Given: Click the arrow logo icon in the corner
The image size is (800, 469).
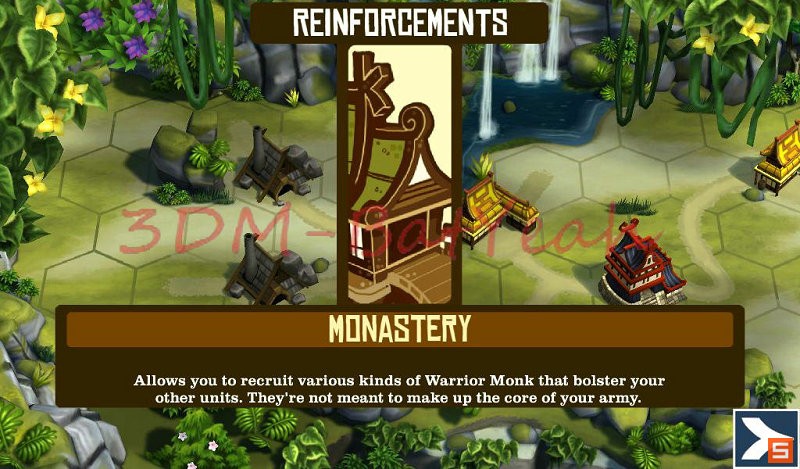Looking at the screenshot, I should [x=766, y=437].
